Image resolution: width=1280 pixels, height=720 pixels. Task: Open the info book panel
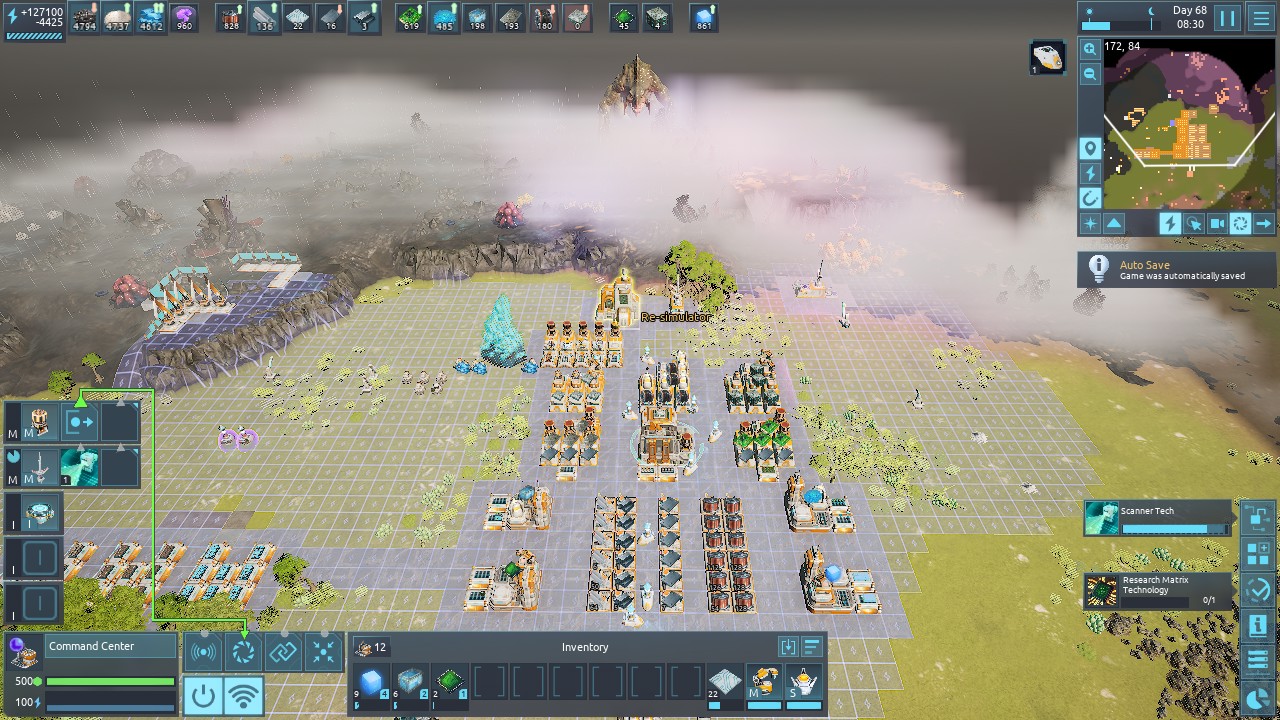pos(1258,625)
